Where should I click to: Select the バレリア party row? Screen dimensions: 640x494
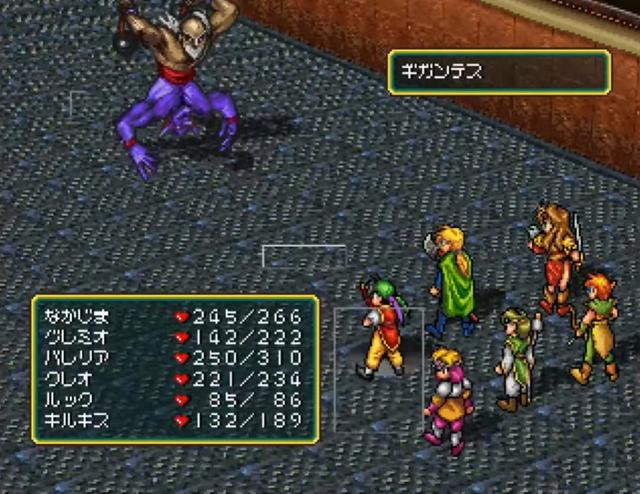point(175,357)
